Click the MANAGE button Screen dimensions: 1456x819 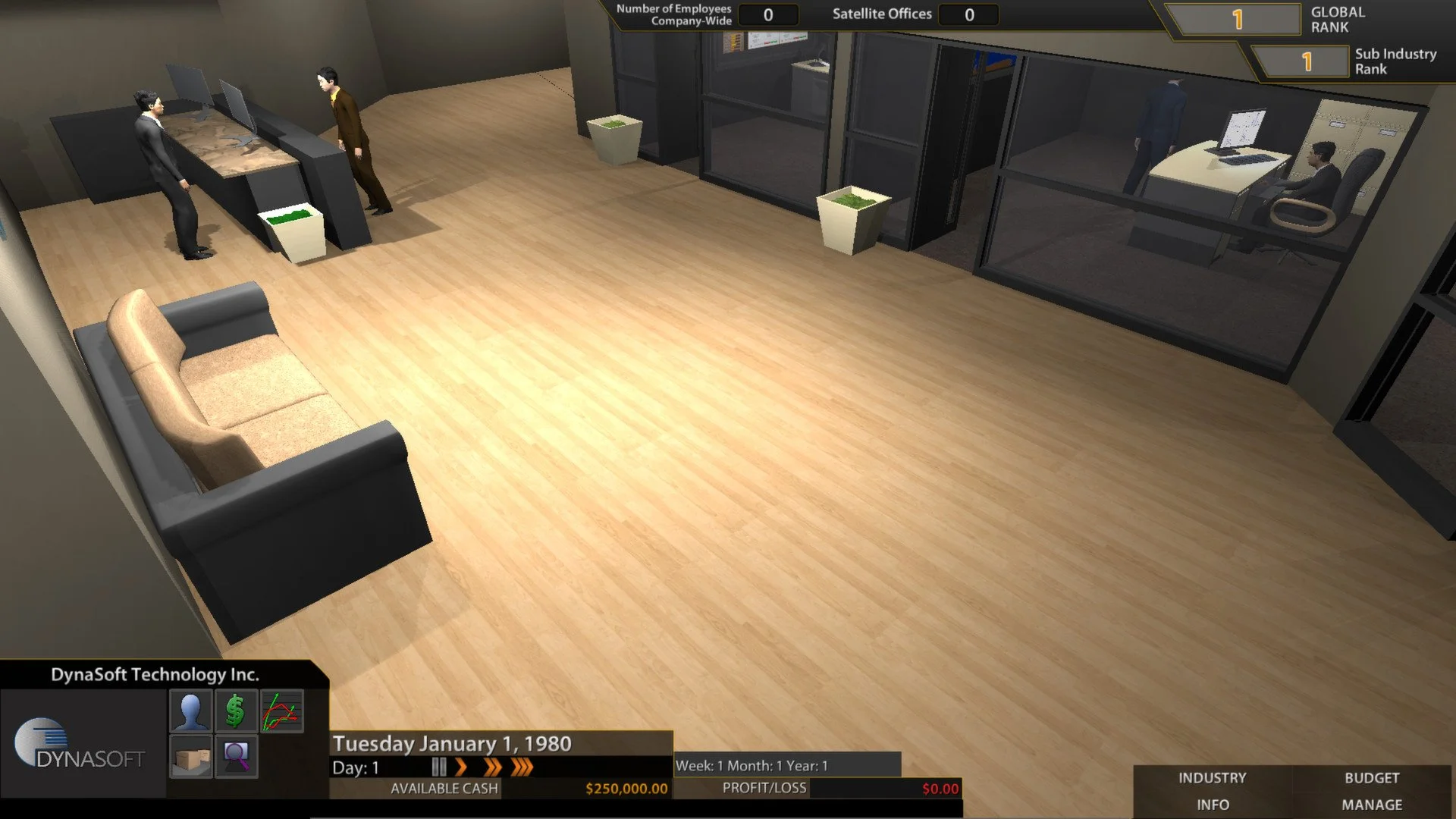click(1373, 805)
